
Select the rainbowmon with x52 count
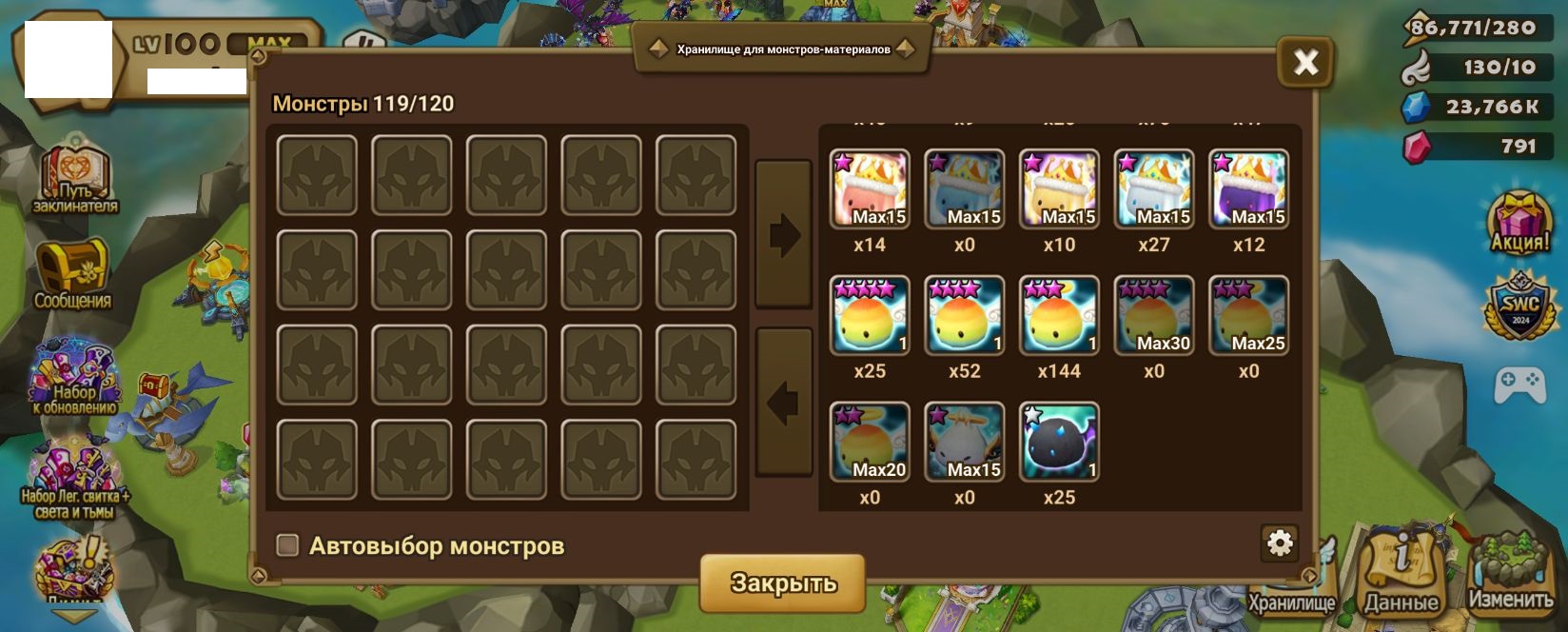tap(964, 315)
